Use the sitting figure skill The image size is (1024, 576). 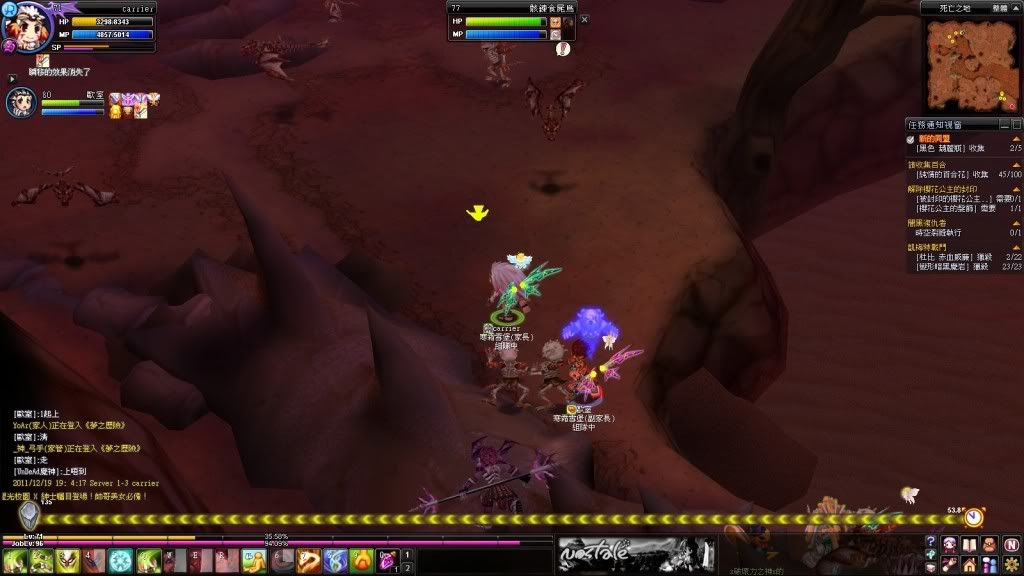[x=253, y=561]
